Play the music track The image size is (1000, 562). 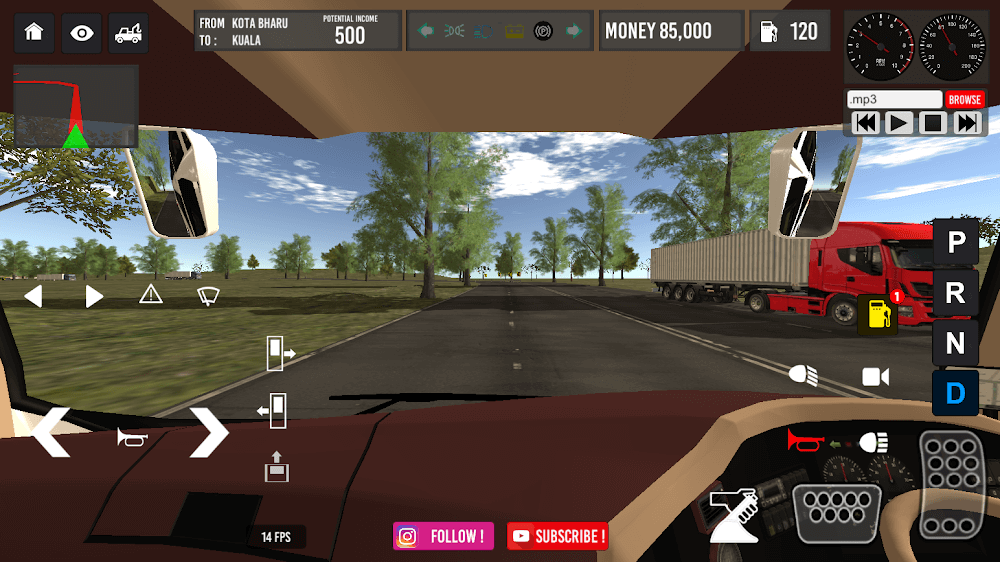coord(899,123)
